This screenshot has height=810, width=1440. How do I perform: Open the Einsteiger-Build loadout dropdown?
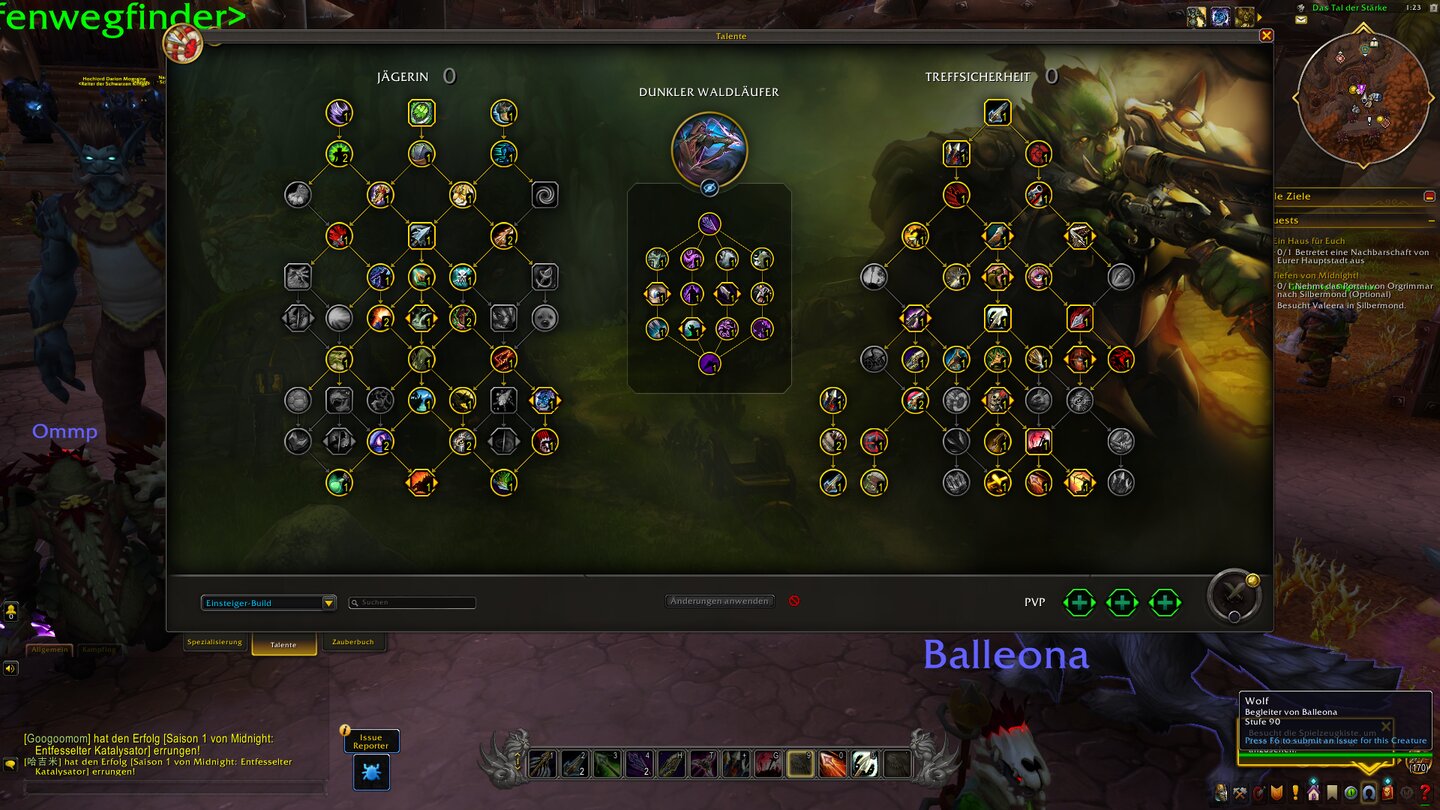coord(267,602)
